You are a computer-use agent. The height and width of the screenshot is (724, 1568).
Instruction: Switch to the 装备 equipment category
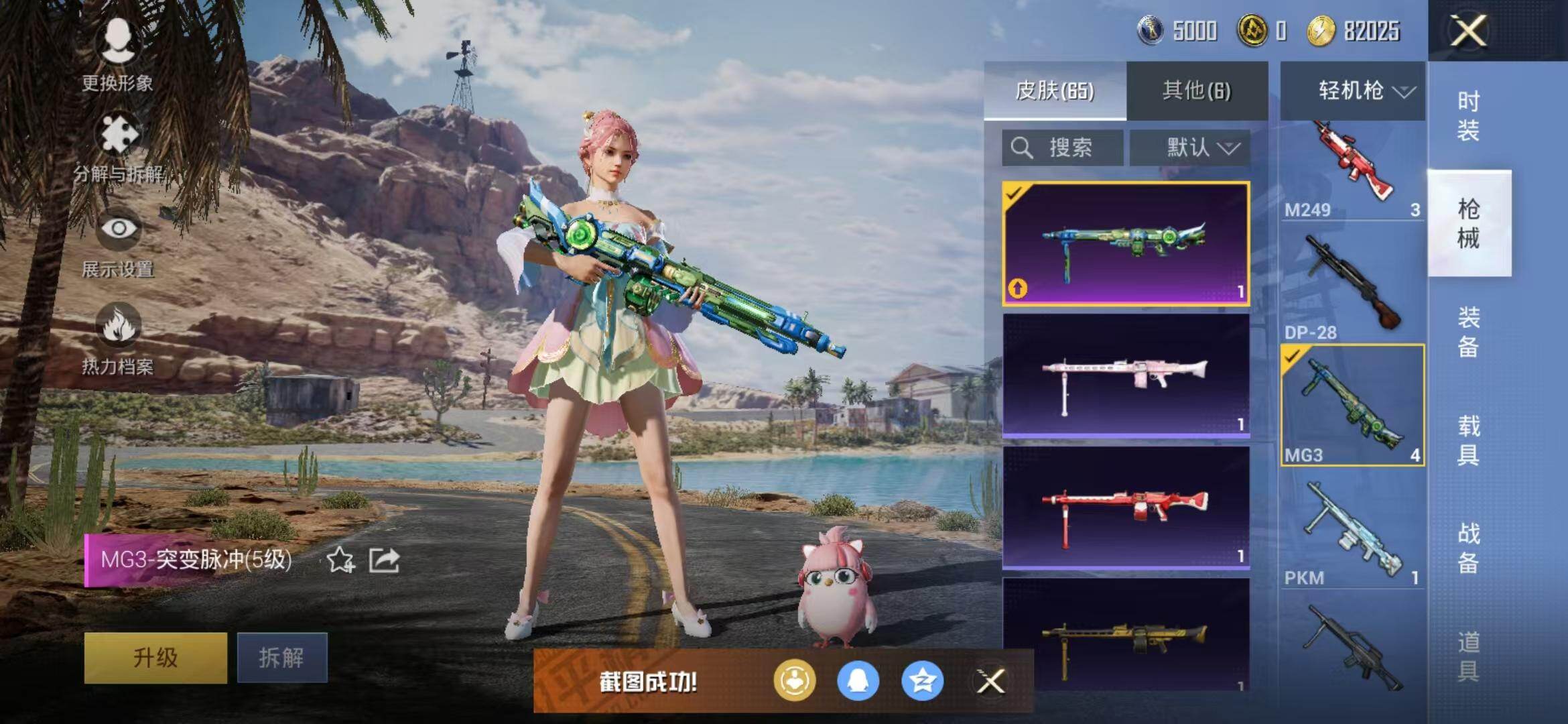point(1469,332)
